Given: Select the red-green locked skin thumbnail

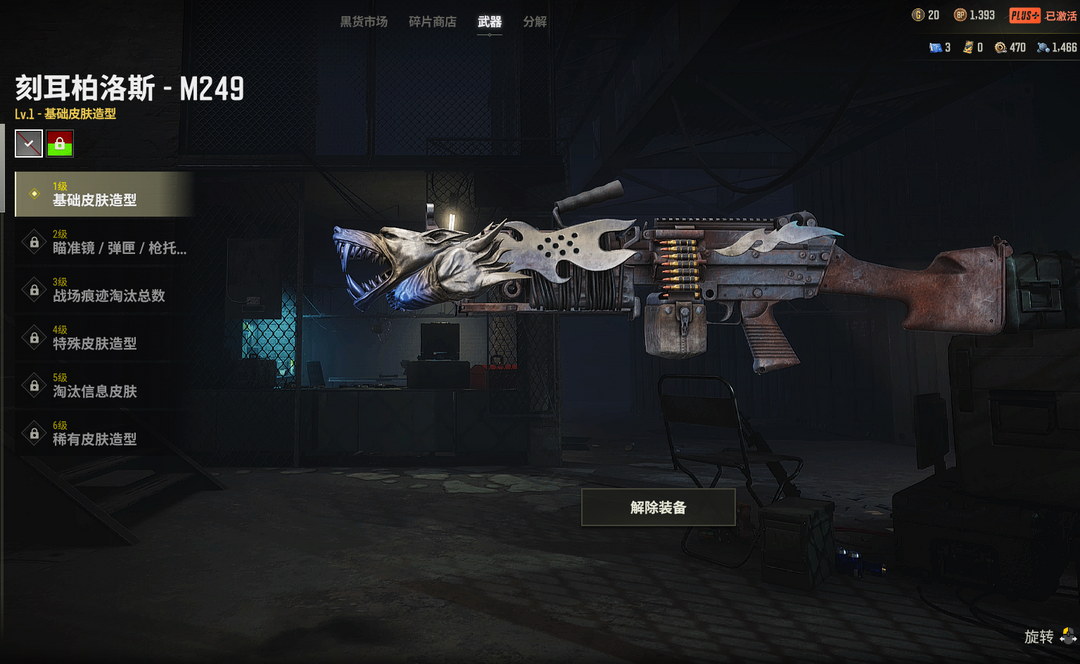Looking at the screenshot, I should (x=60, y=144).
